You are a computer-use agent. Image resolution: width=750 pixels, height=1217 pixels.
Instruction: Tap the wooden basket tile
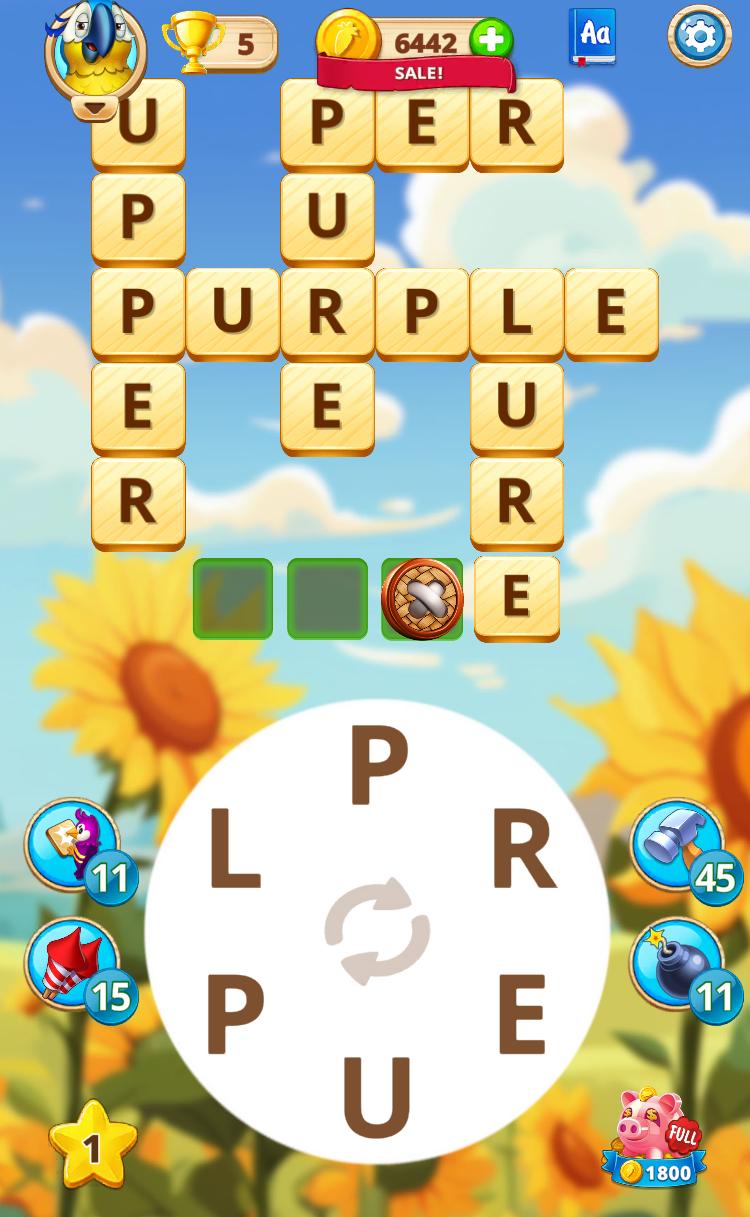[422, 598]
